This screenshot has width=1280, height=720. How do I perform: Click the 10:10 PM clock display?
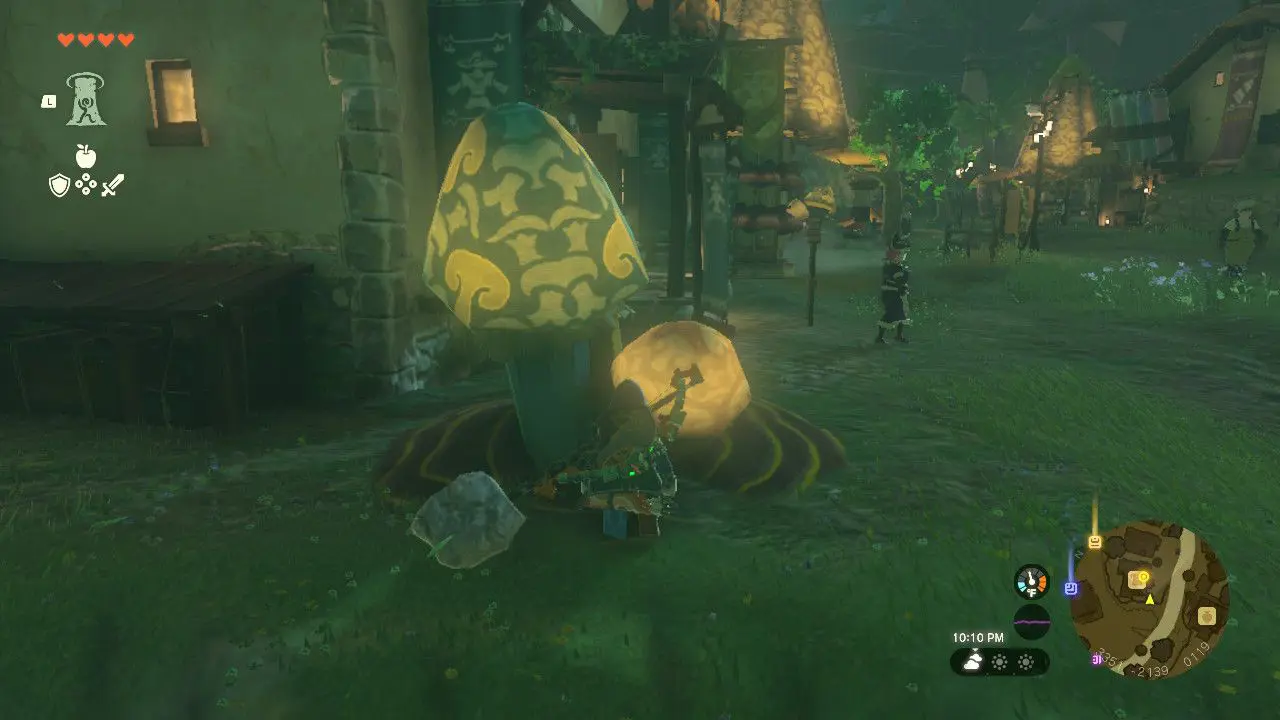coord(979,636)
